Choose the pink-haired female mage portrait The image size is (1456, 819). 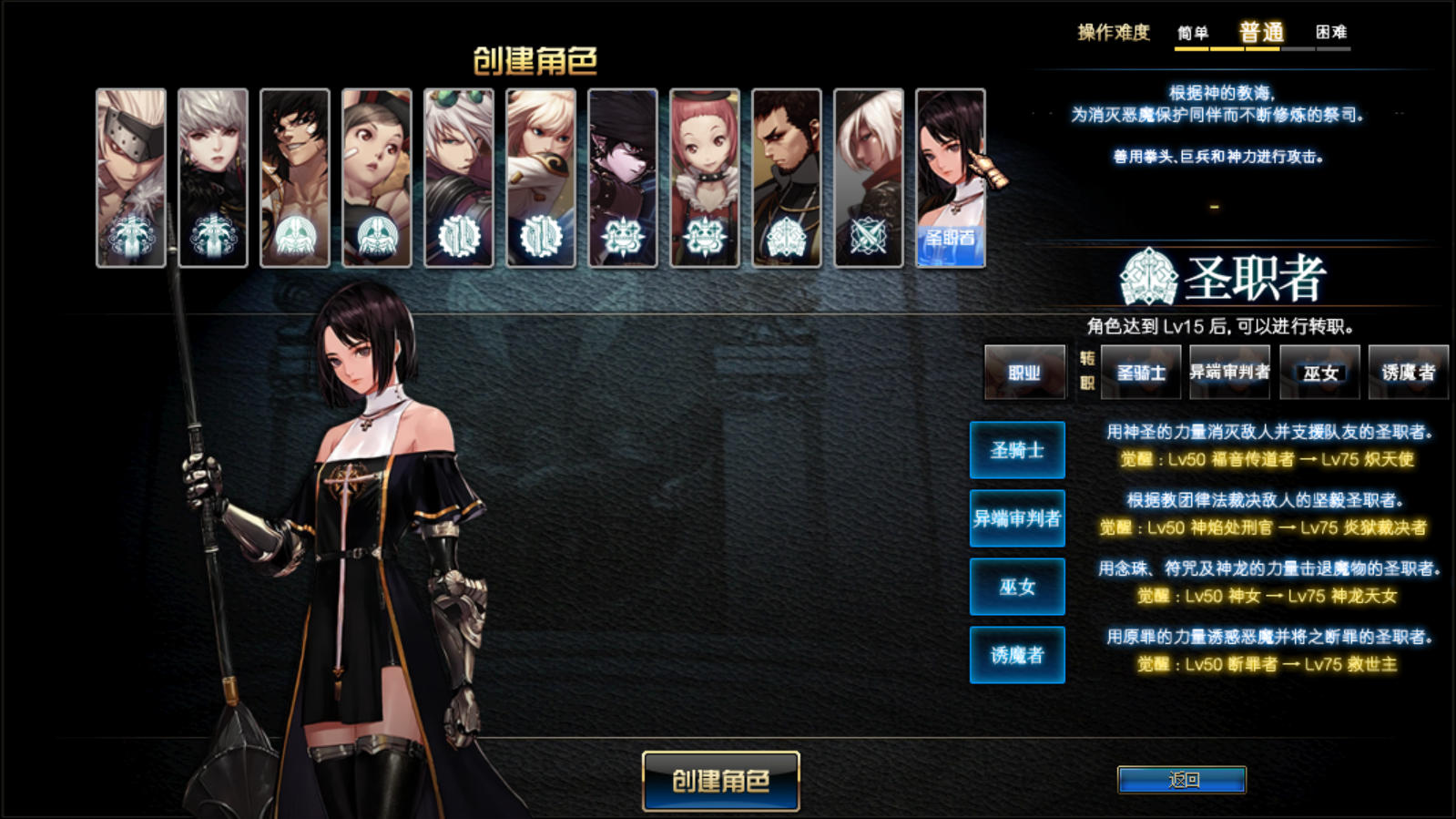coord(705,178)
